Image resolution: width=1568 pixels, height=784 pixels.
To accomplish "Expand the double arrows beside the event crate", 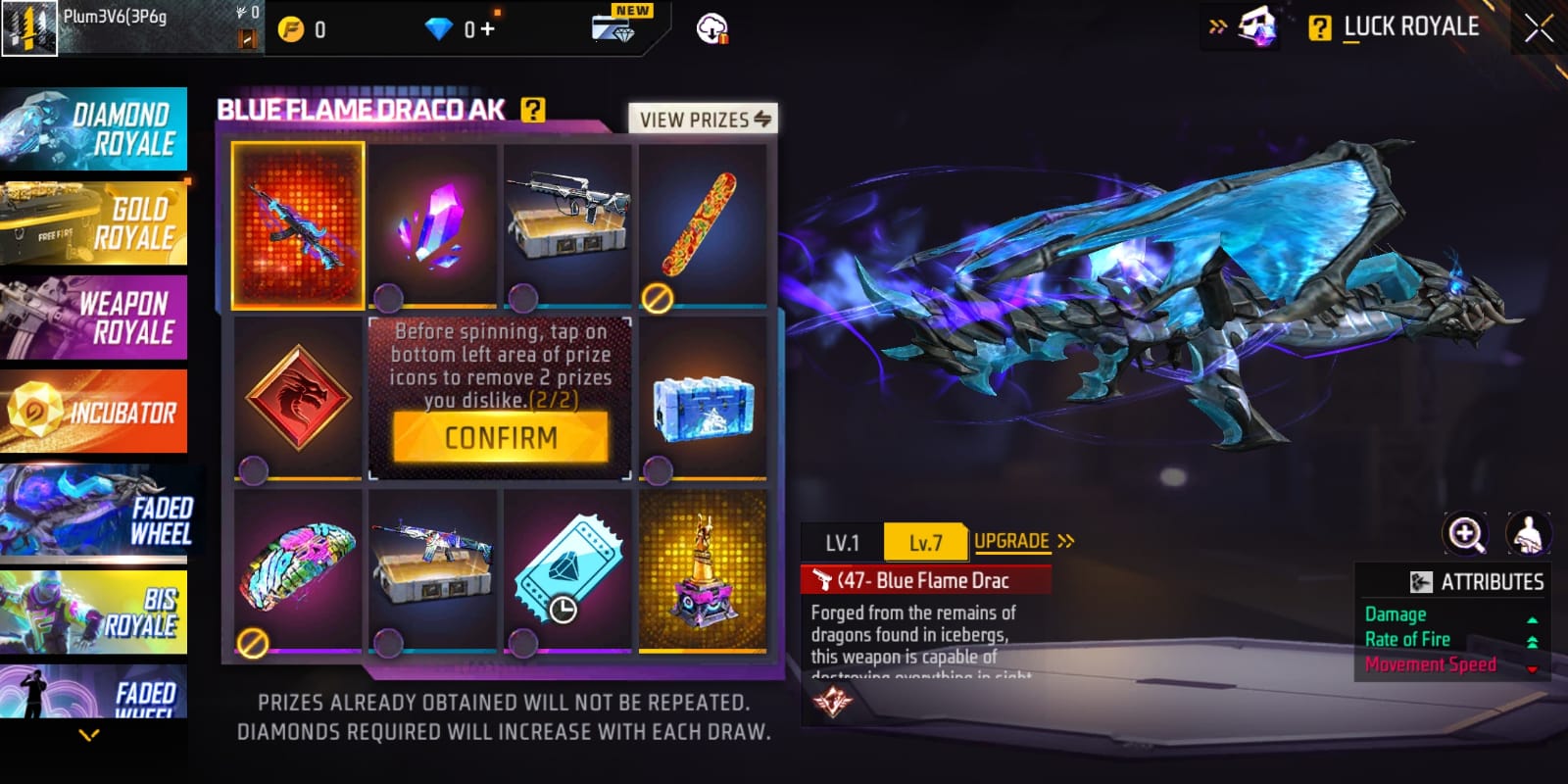I will [1218, 26].
